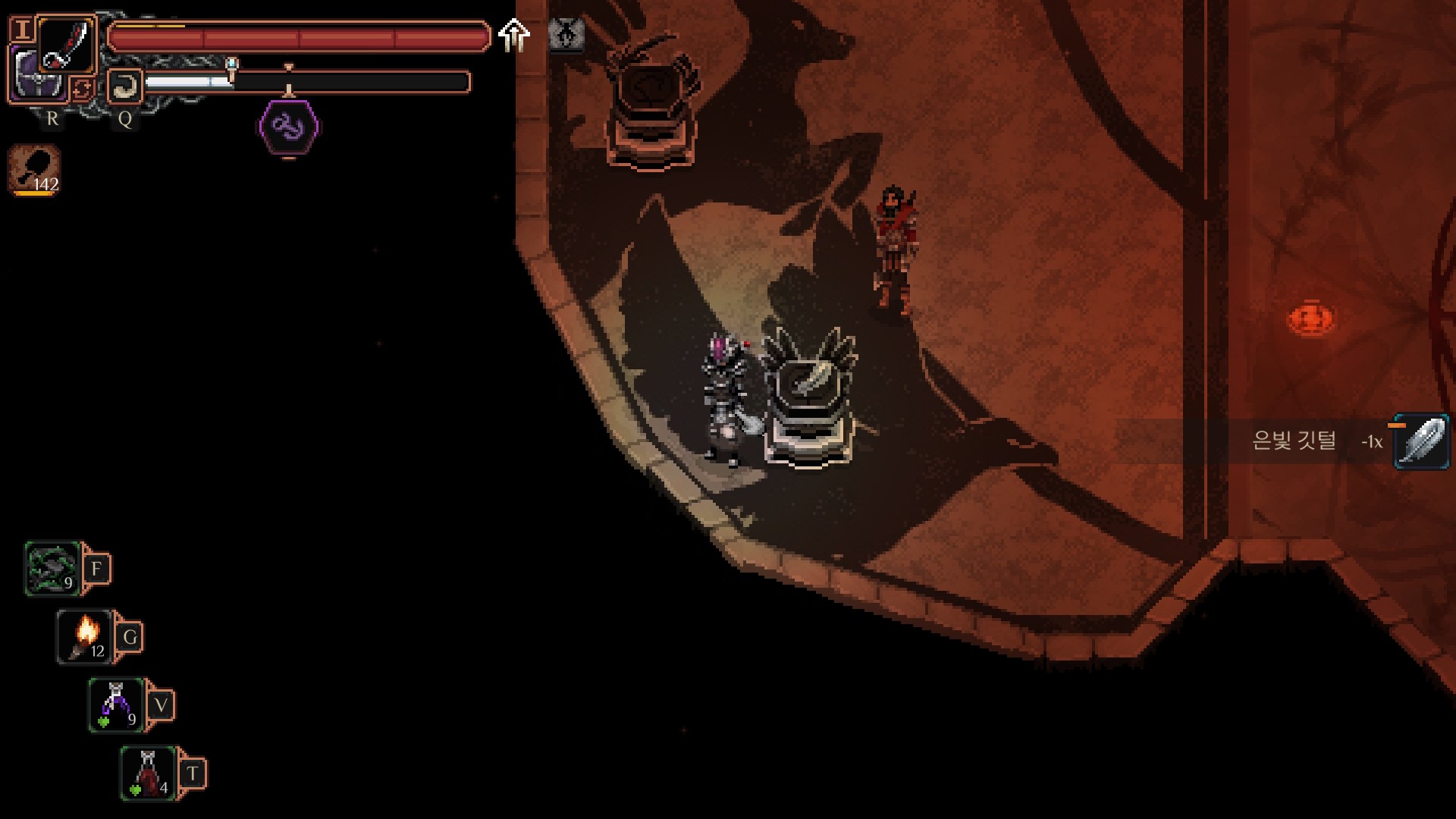
Task: Activate the horn ability icon
Action: coord(124,86)
